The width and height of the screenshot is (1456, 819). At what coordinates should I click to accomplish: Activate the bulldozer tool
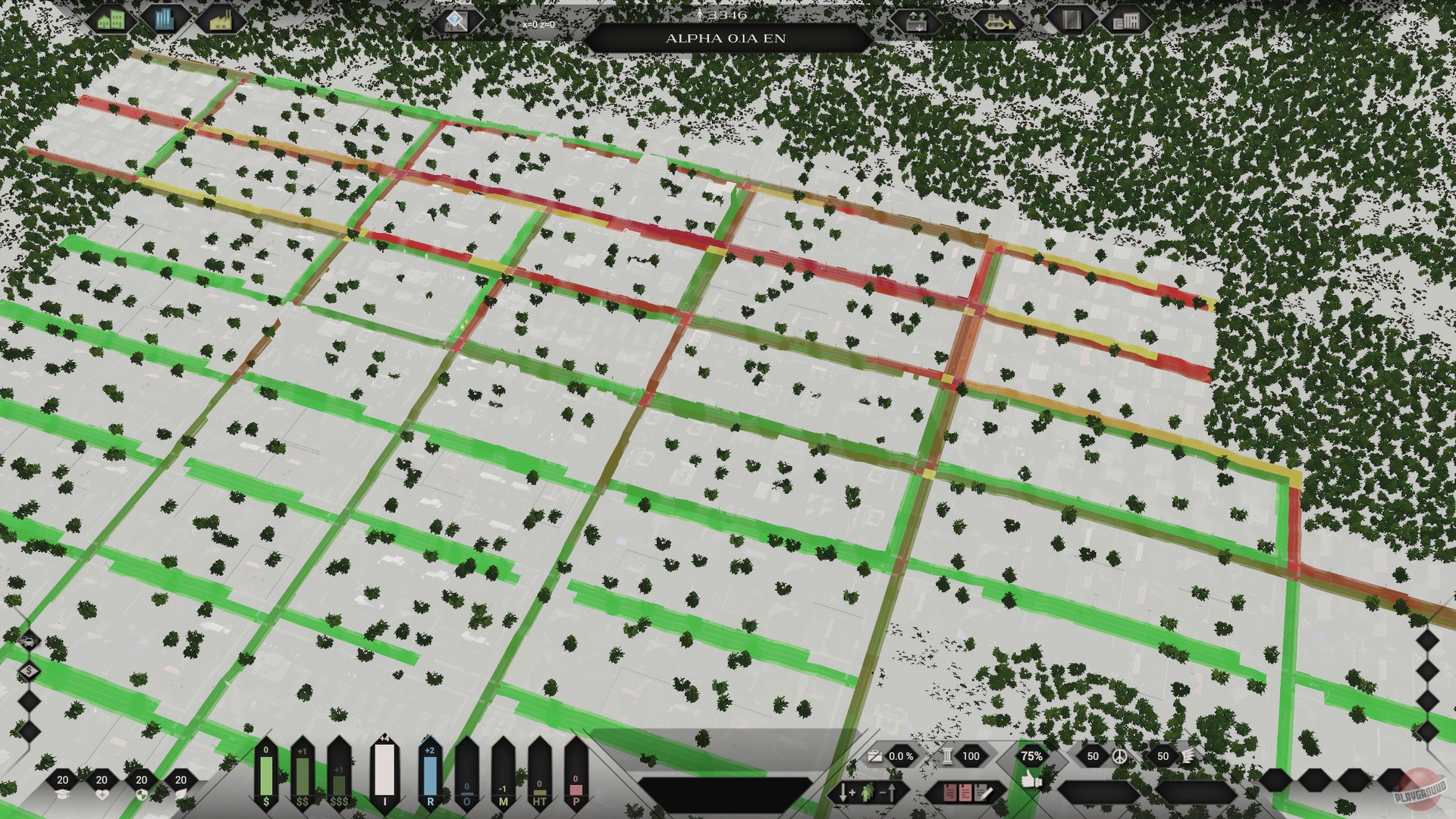[997, 21]
